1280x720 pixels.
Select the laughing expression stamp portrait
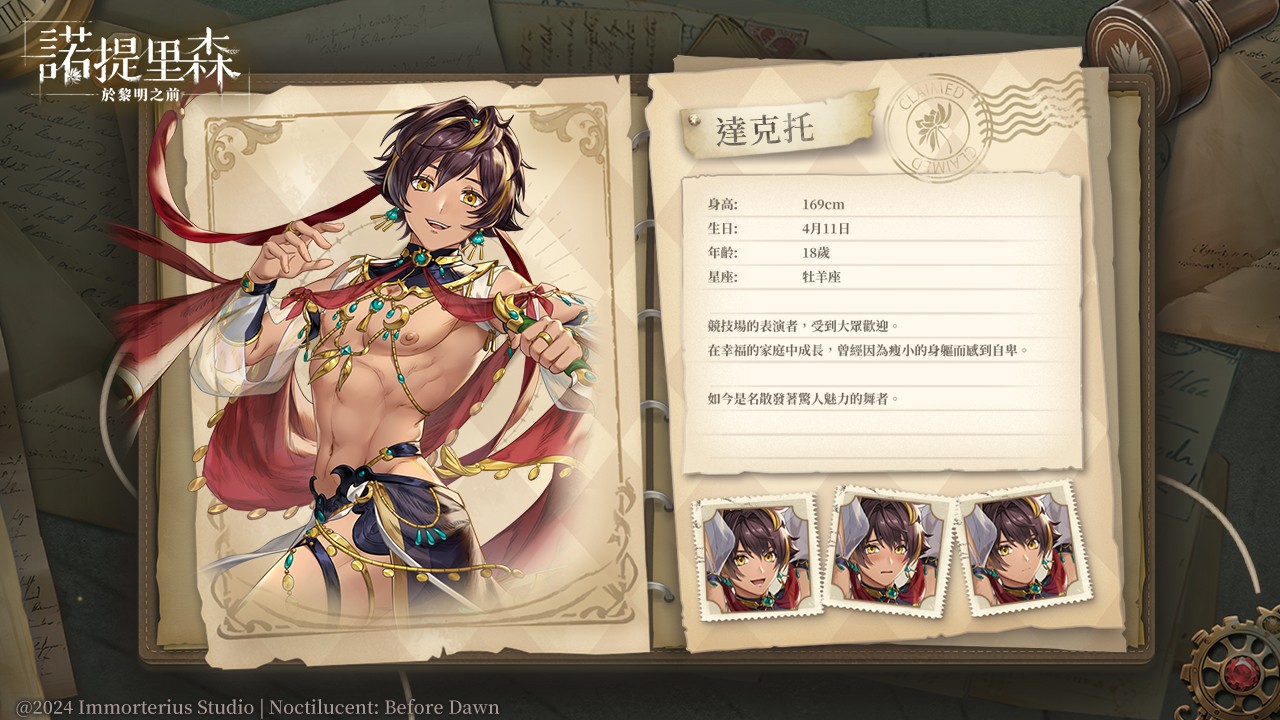tap(757, 554)
